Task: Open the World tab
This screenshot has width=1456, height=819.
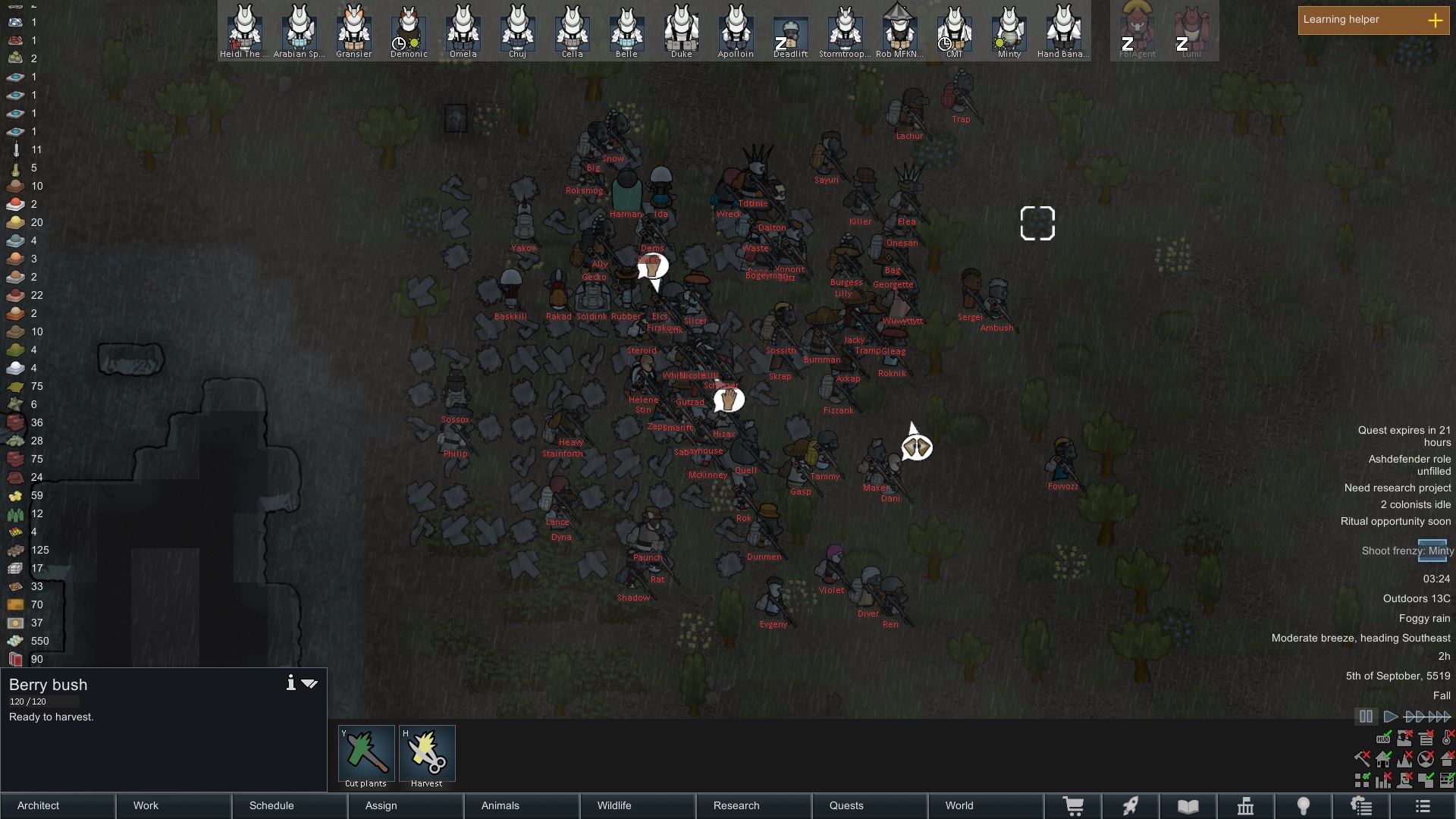Action: click(959, 805)
